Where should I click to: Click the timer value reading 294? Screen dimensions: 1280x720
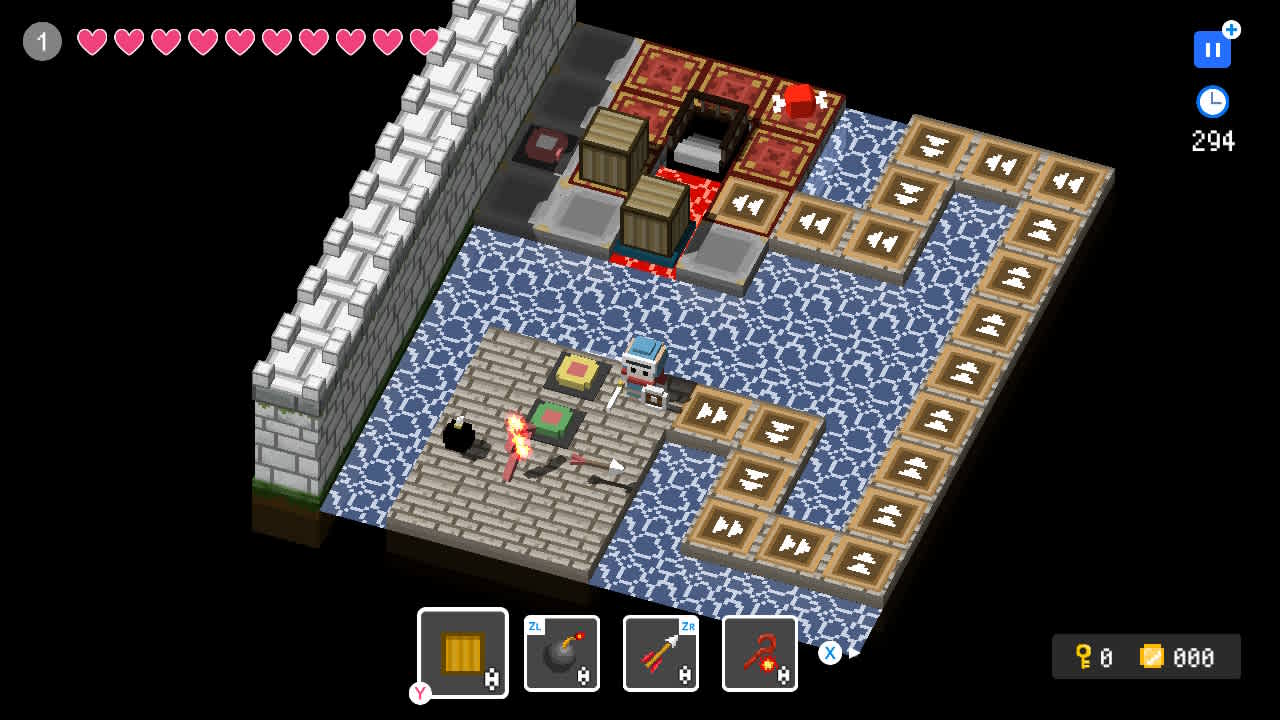[1212, 141]
